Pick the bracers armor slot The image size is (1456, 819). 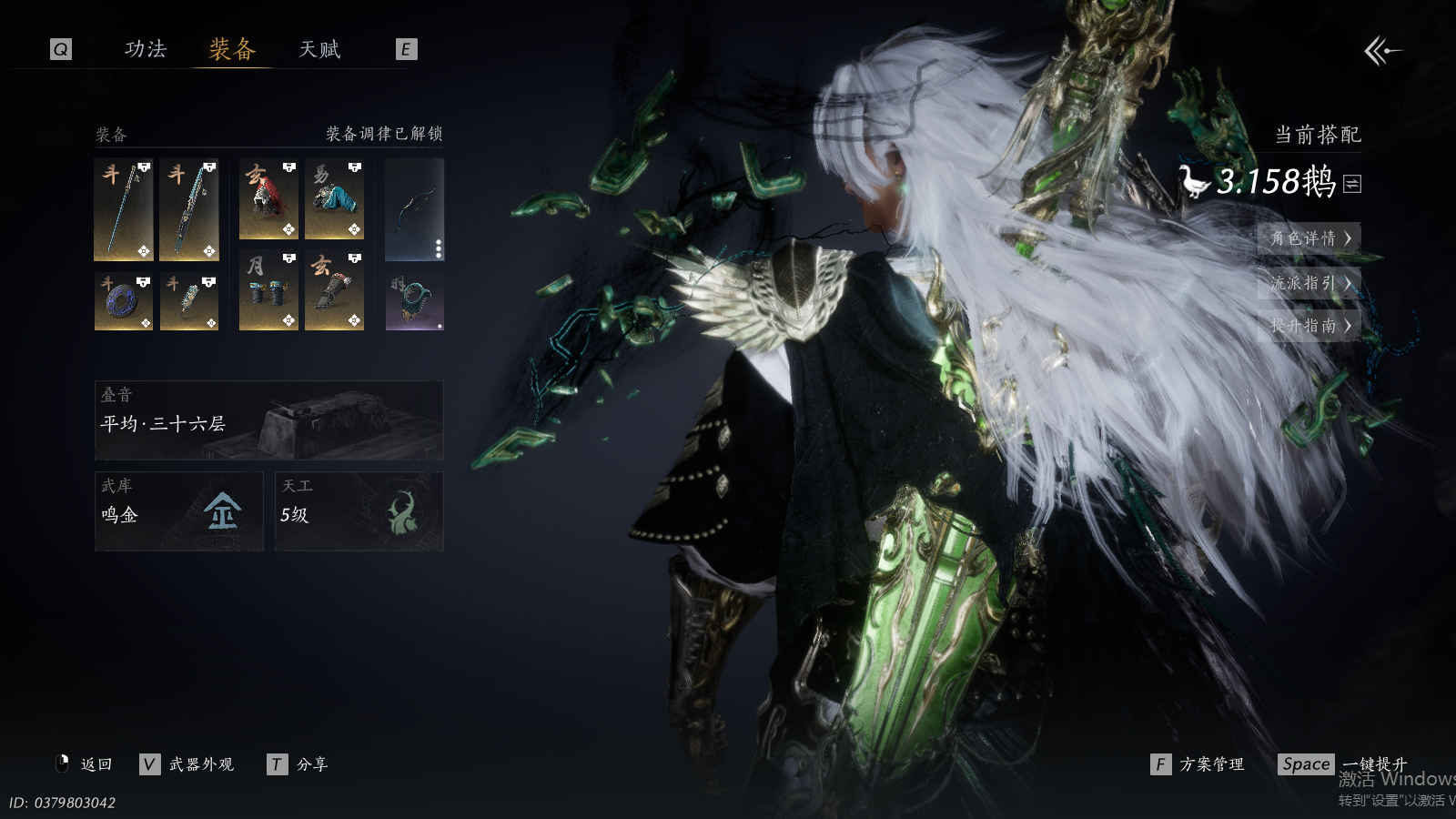268,290
